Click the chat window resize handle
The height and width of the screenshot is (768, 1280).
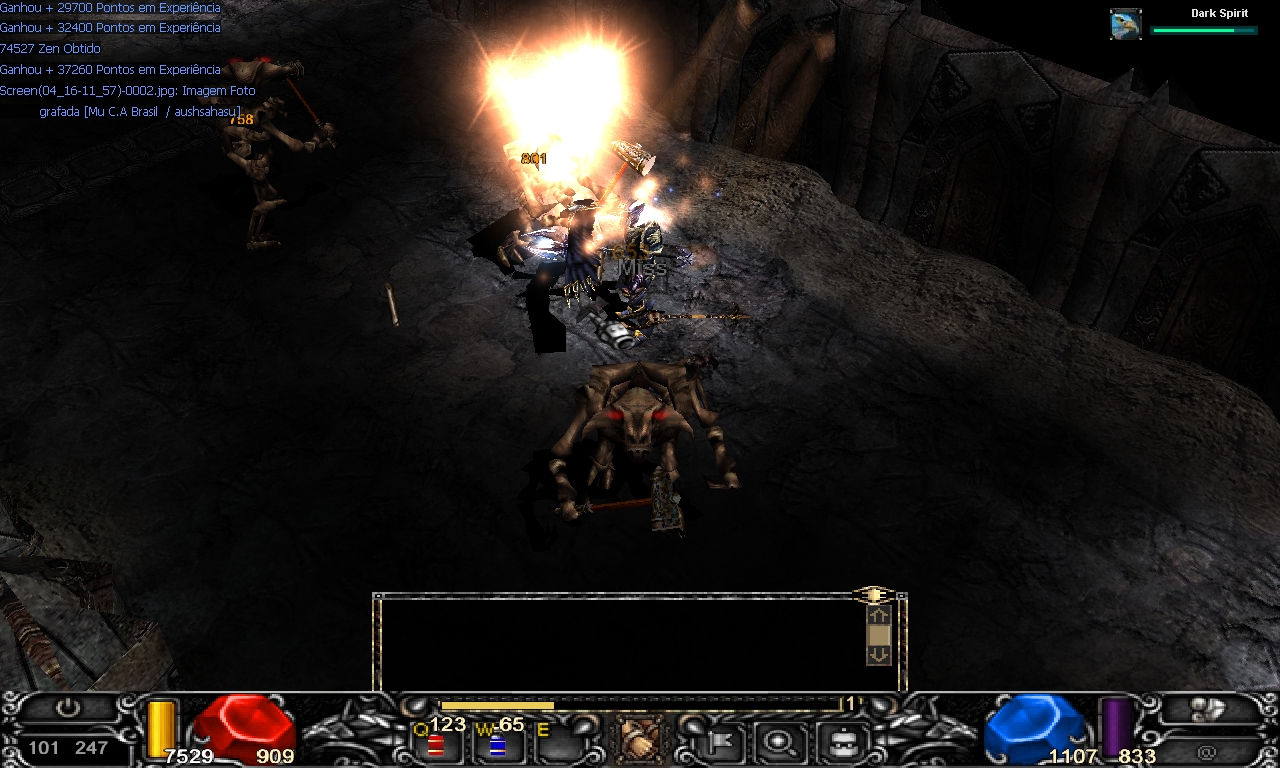tap(873, 596)
